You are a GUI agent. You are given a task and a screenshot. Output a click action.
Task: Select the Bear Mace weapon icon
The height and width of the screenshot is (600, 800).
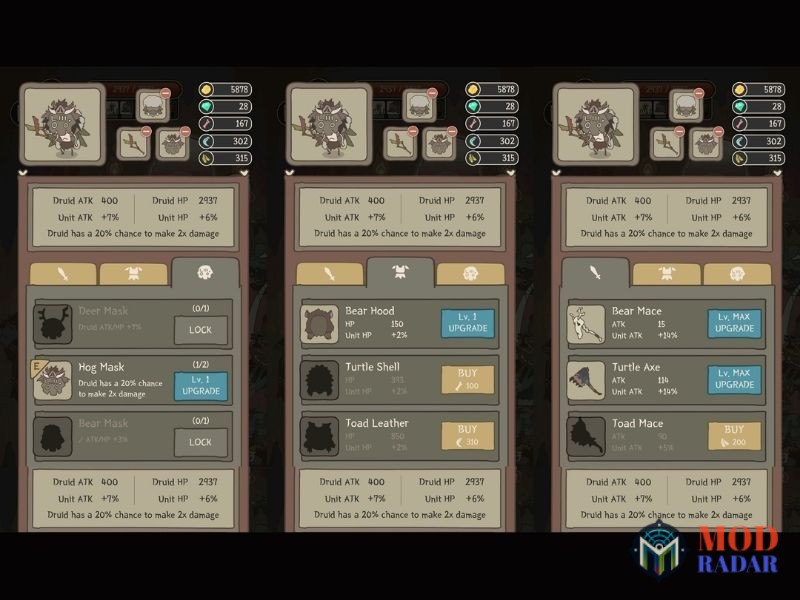587,324
